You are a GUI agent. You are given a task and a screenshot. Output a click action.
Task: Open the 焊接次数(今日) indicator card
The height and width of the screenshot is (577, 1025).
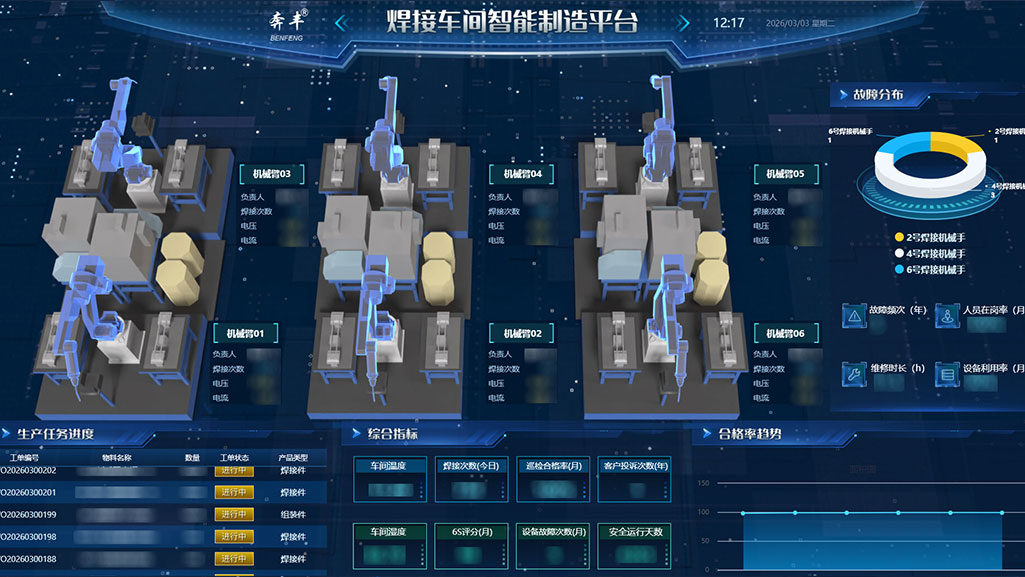point(471,481)
